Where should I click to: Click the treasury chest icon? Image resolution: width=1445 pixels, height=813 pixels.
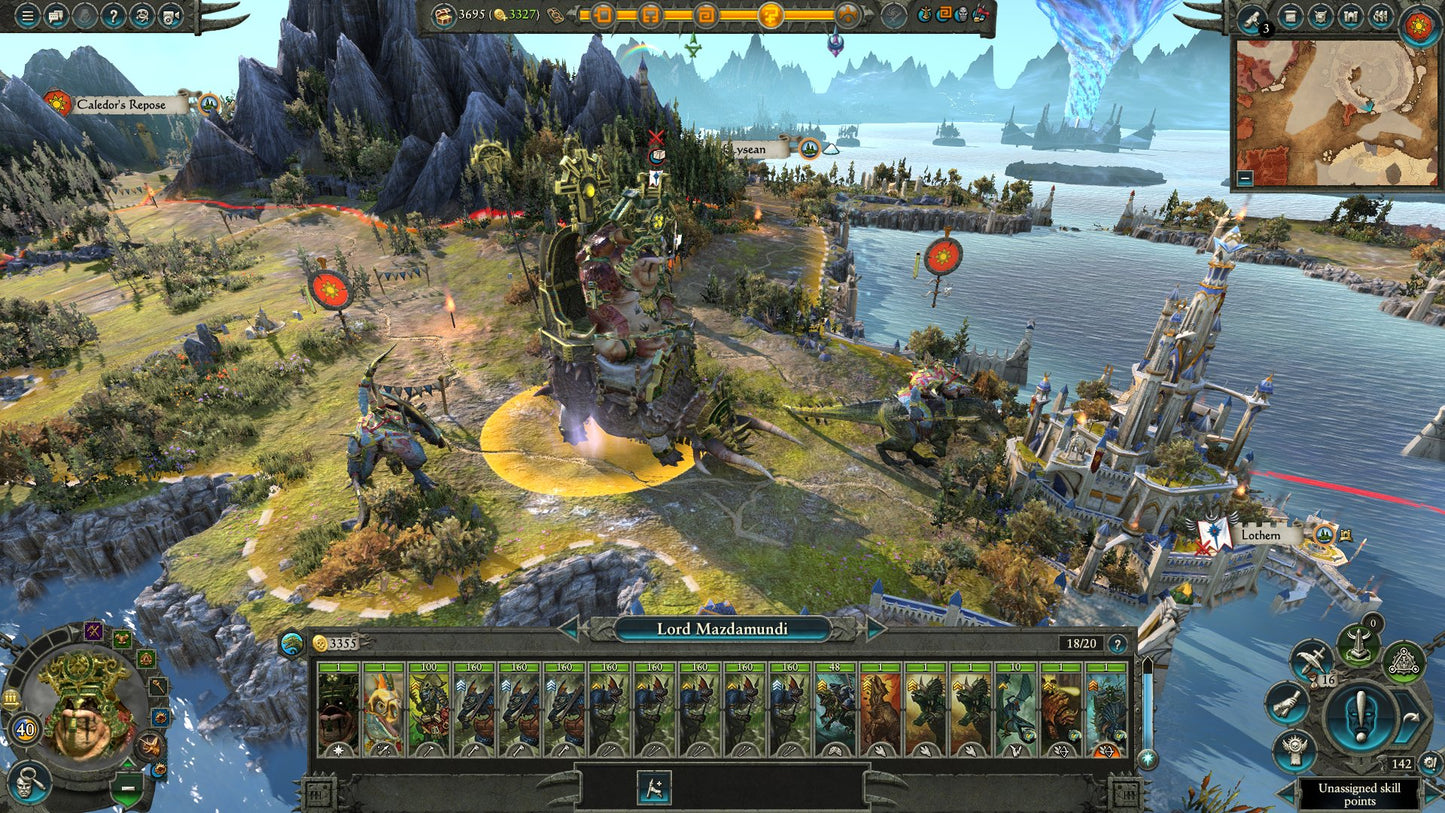point(442,15)
